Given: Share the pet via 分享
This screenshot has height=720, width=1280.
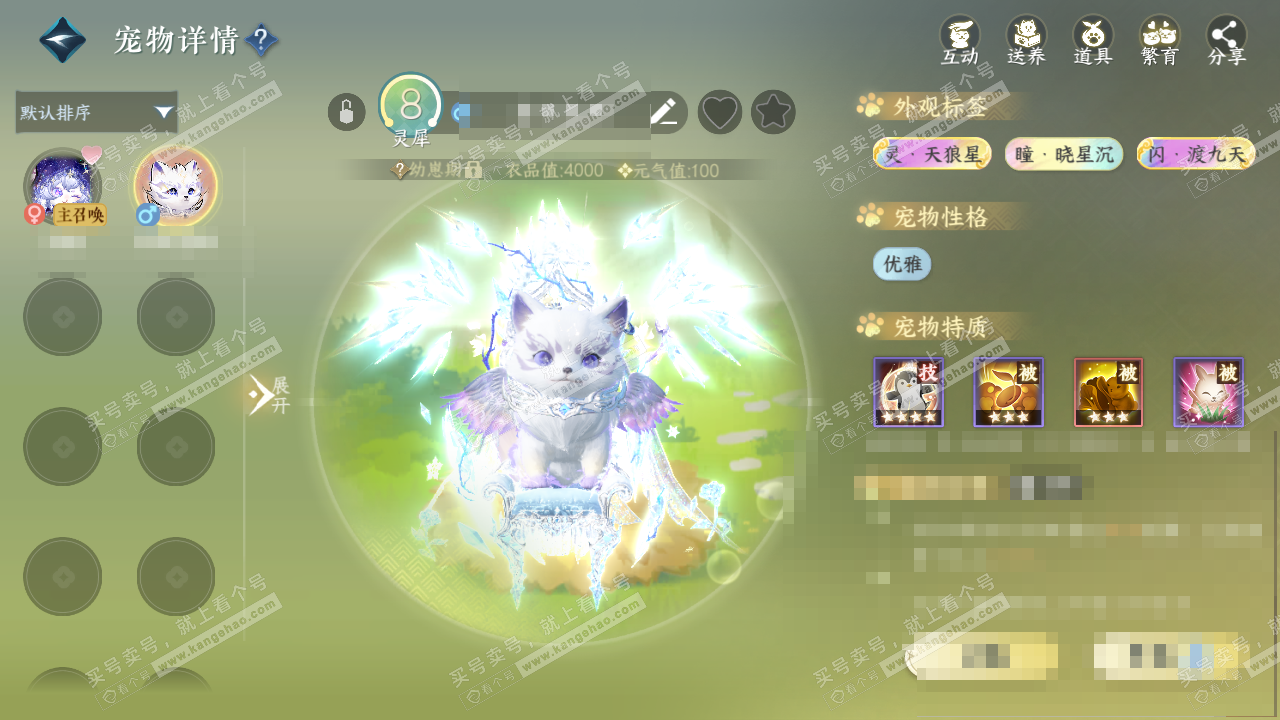Looking at the screenshot, I should coord(1227,41).
